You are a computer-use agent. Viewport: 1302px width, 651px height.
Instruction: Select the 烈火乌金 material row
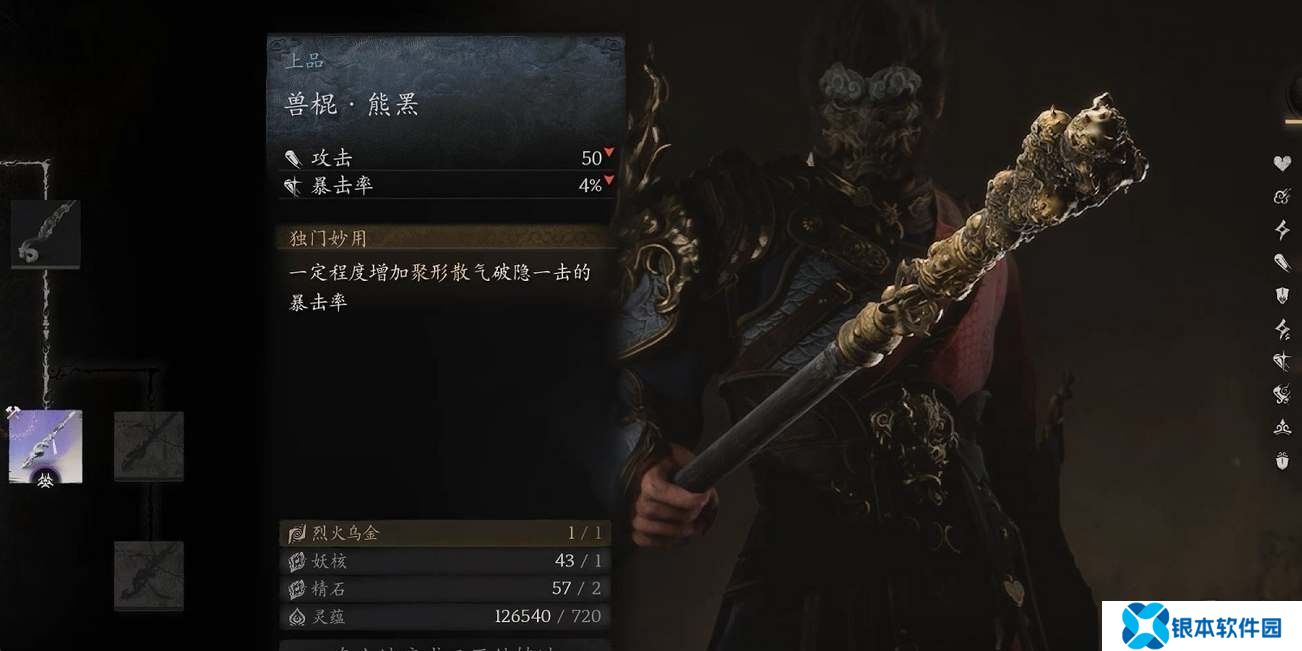tap(444, 533)
